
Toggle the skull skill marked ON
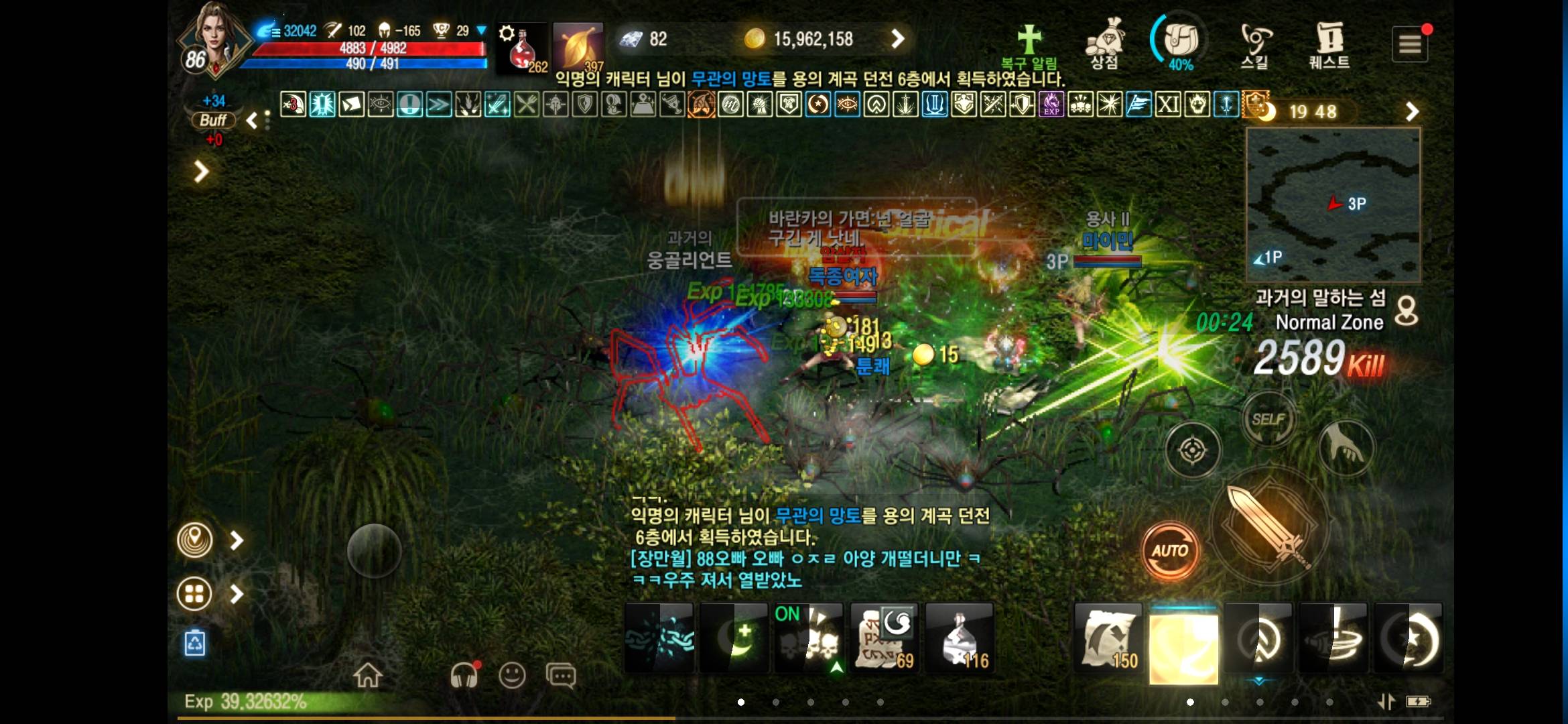809,637
